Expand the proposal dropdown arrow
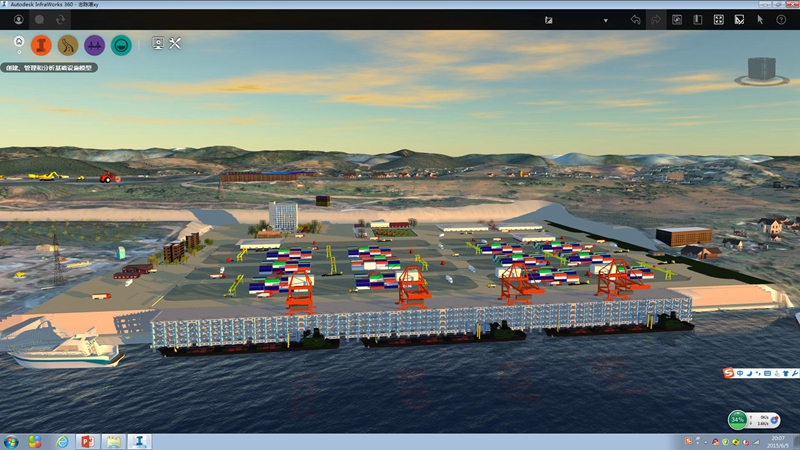This screenshot has height=450, width=800. [x=605, y=20]
